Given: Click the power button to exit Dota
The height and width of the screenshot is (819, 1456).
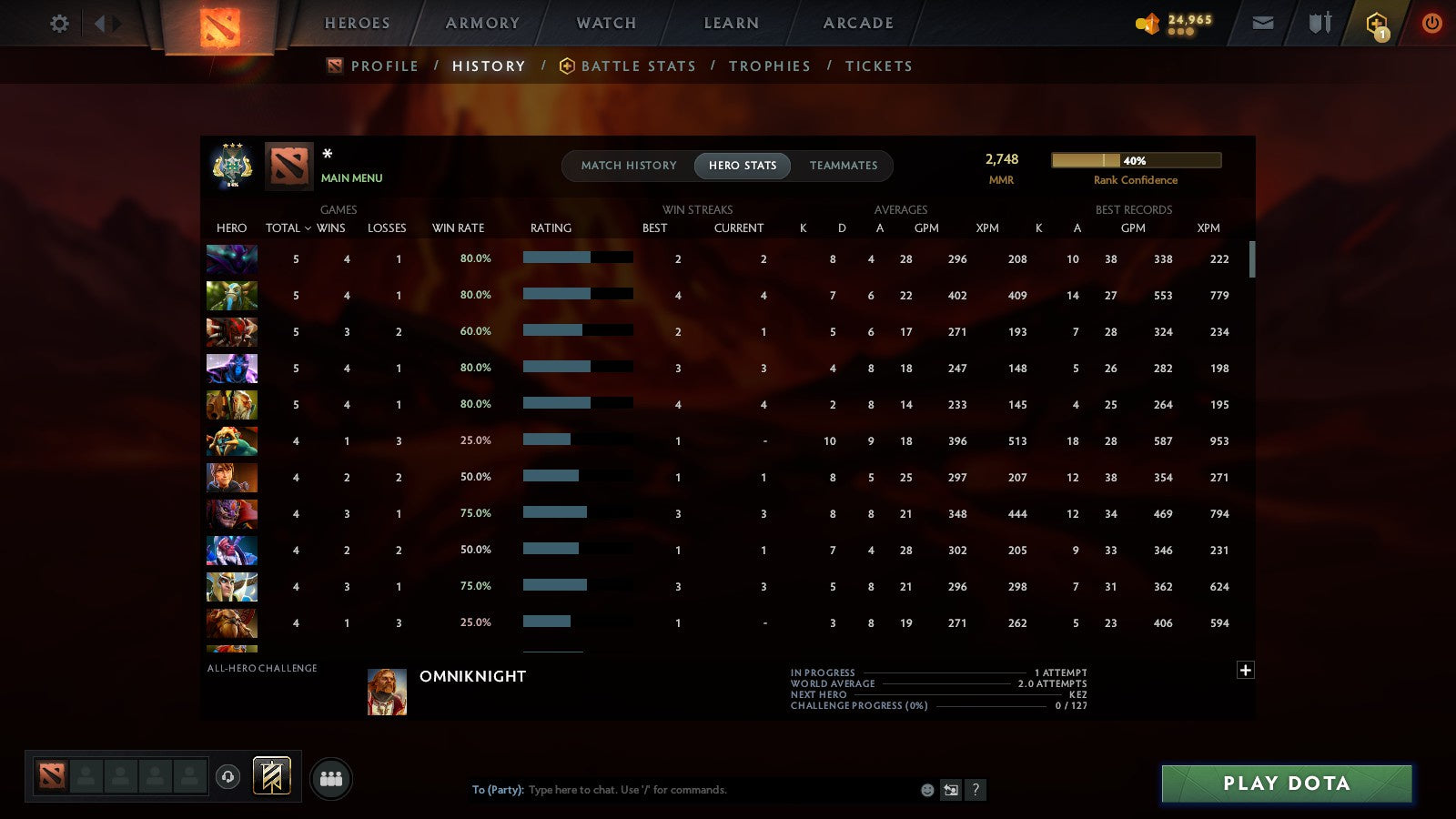Looking at the screenshot, I should (1431, 23).
